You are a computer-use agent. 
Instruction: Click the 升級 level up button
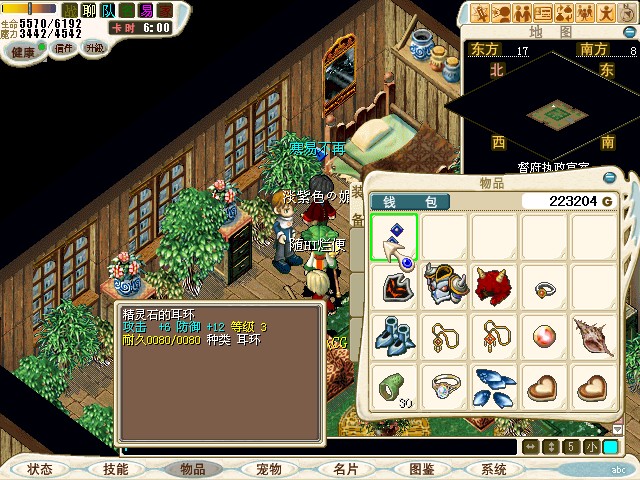pos(95,48)
